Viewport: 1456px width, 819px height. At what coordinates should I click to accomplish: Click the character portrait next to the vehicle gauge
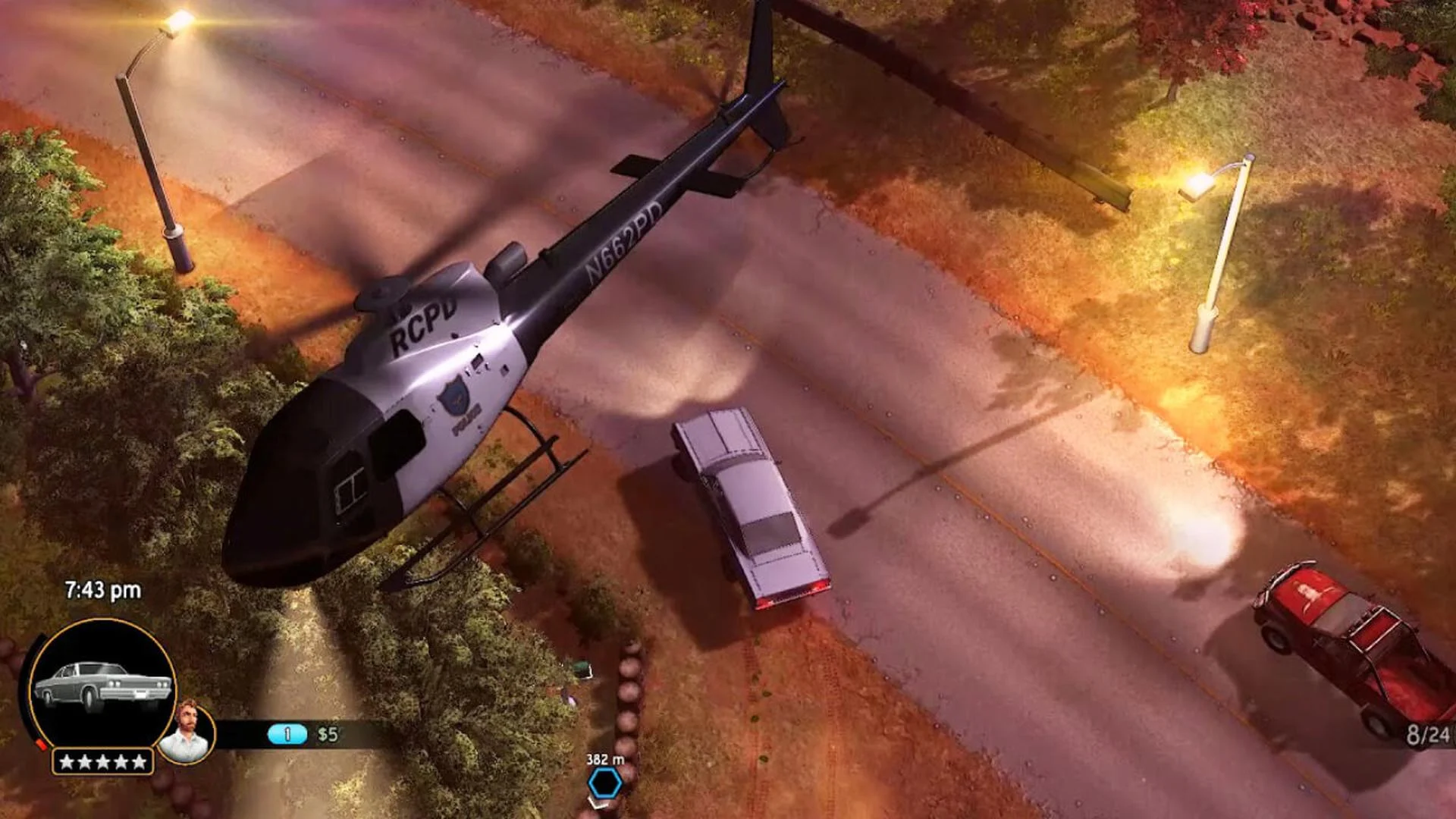point(187,732)
